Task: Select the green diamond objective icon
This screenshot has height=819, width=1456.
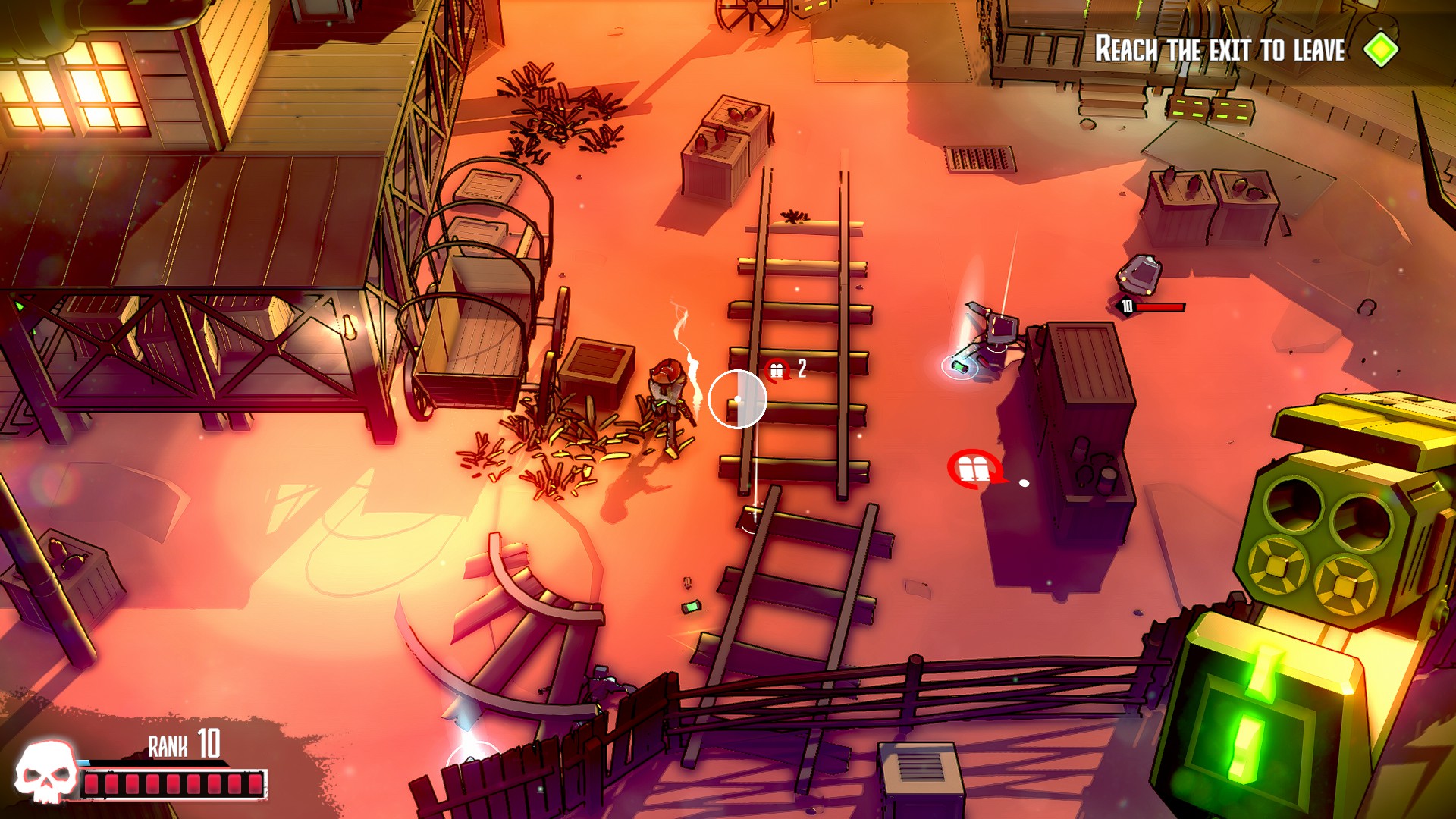Action: (x=1380, y=49)
